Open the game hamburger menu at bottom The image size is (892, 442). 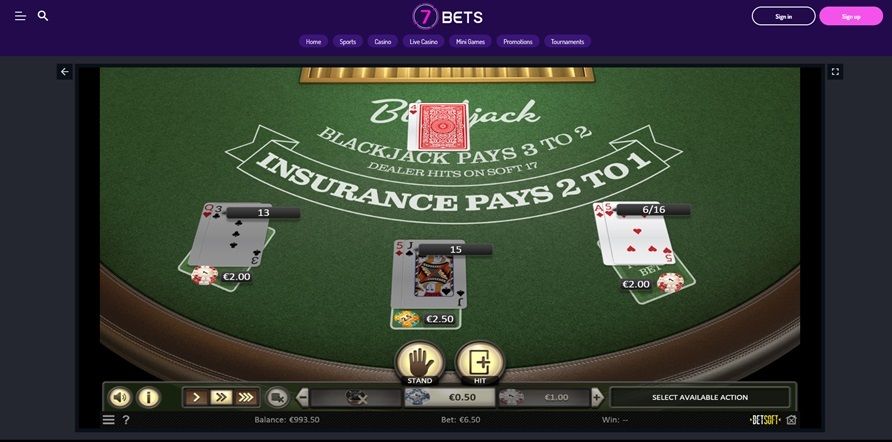tap(108, 420)
